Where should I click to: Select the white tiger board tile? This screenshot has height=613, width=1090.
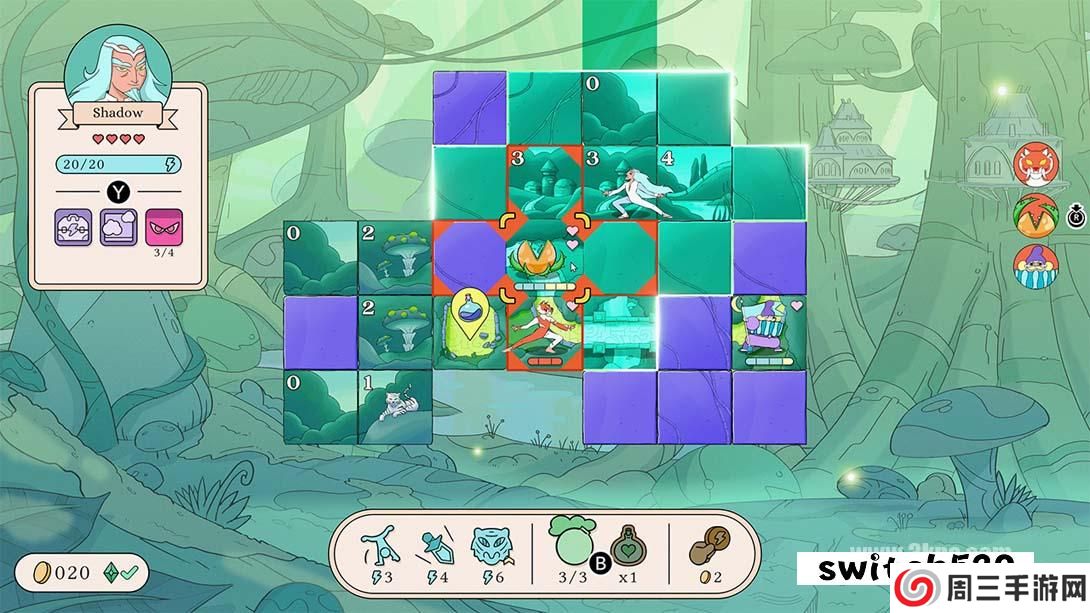click(395, 407)
